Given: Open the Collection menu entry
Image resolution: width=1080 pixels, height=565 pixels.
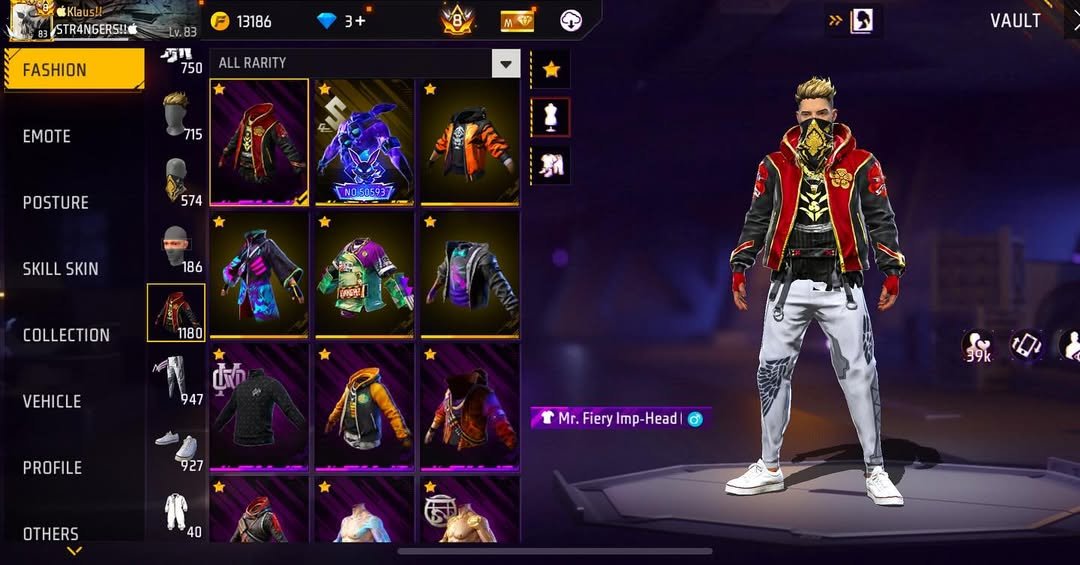Looking at the screenshot, I should point(66,335).
